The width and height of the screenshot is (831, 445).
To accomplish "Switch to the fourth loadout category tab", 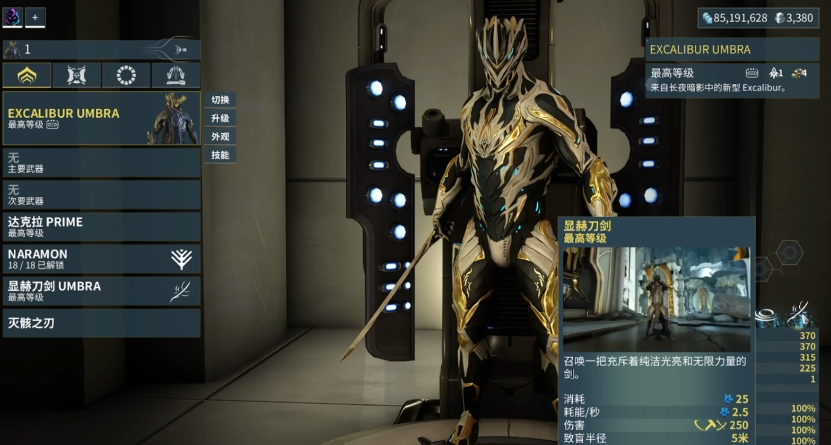I will (176, 76).
